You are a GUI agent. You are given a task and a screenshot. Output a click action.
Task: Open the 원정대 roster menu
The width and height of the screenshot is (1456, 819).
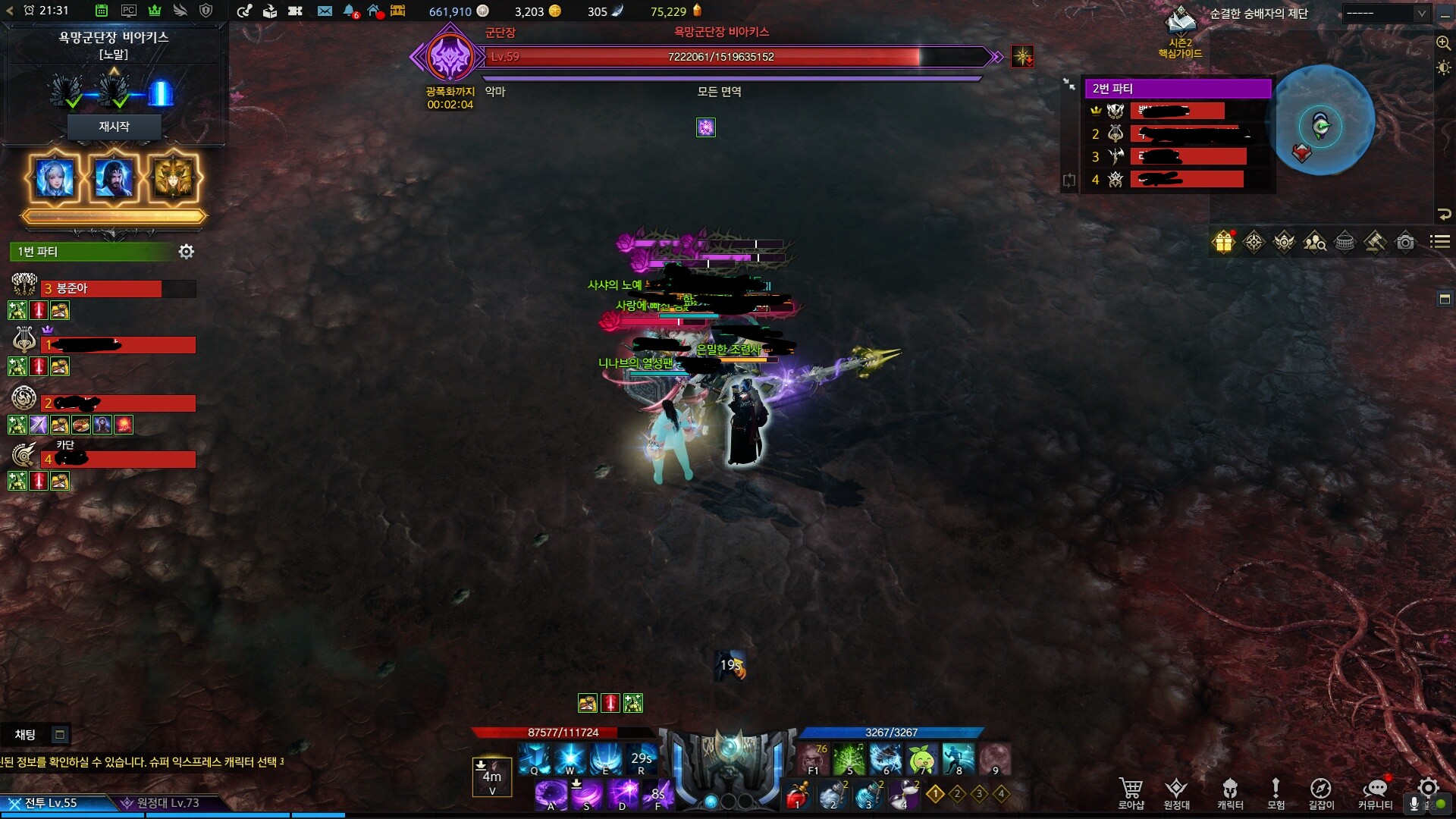(x=1176, y=793)
